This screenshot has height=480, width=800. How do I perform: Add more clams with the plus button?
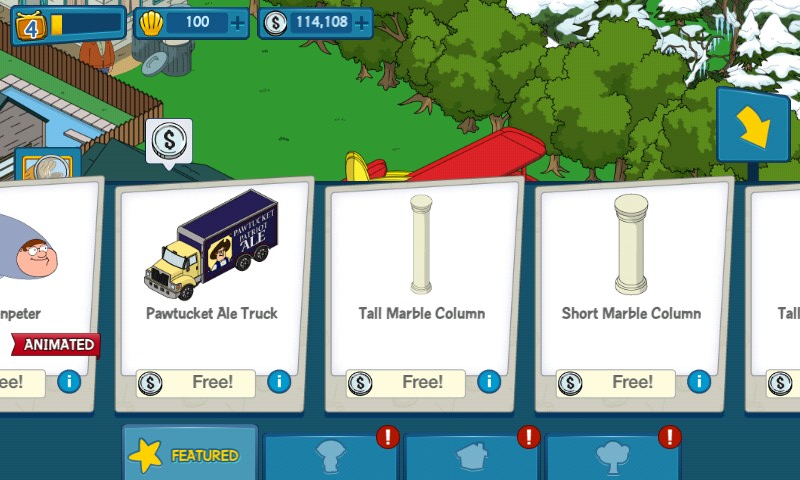(237, 22)
